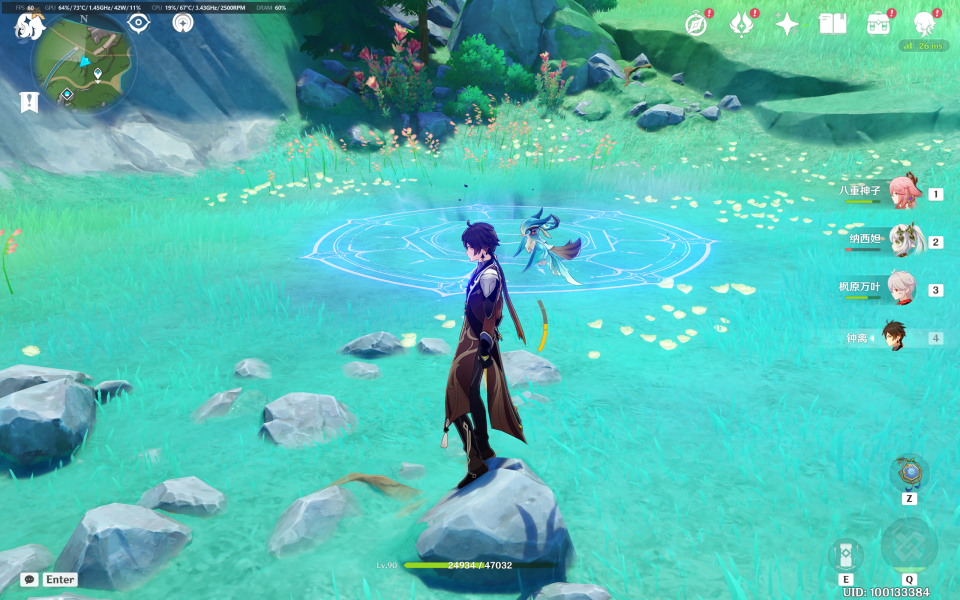Open the adventurer handbook book icon
The height and width of the screenshot is (600, 960).
tap(832, 25)
